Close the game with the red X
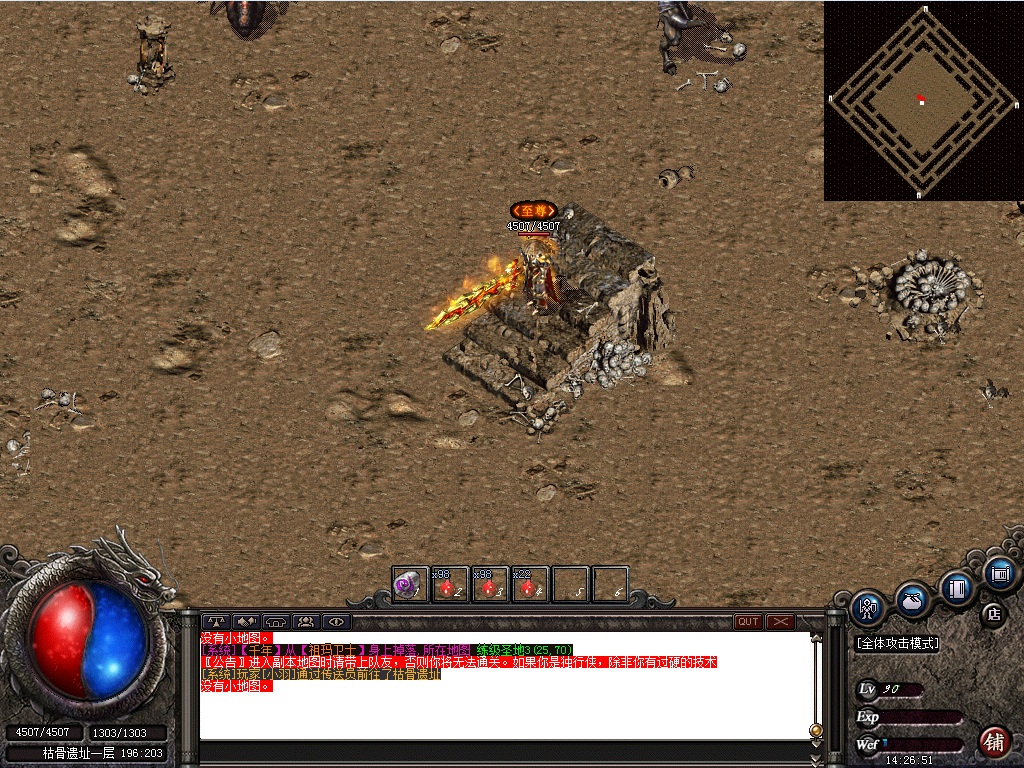The height and width of the screenshot is (768, 1024). (780, 621)
